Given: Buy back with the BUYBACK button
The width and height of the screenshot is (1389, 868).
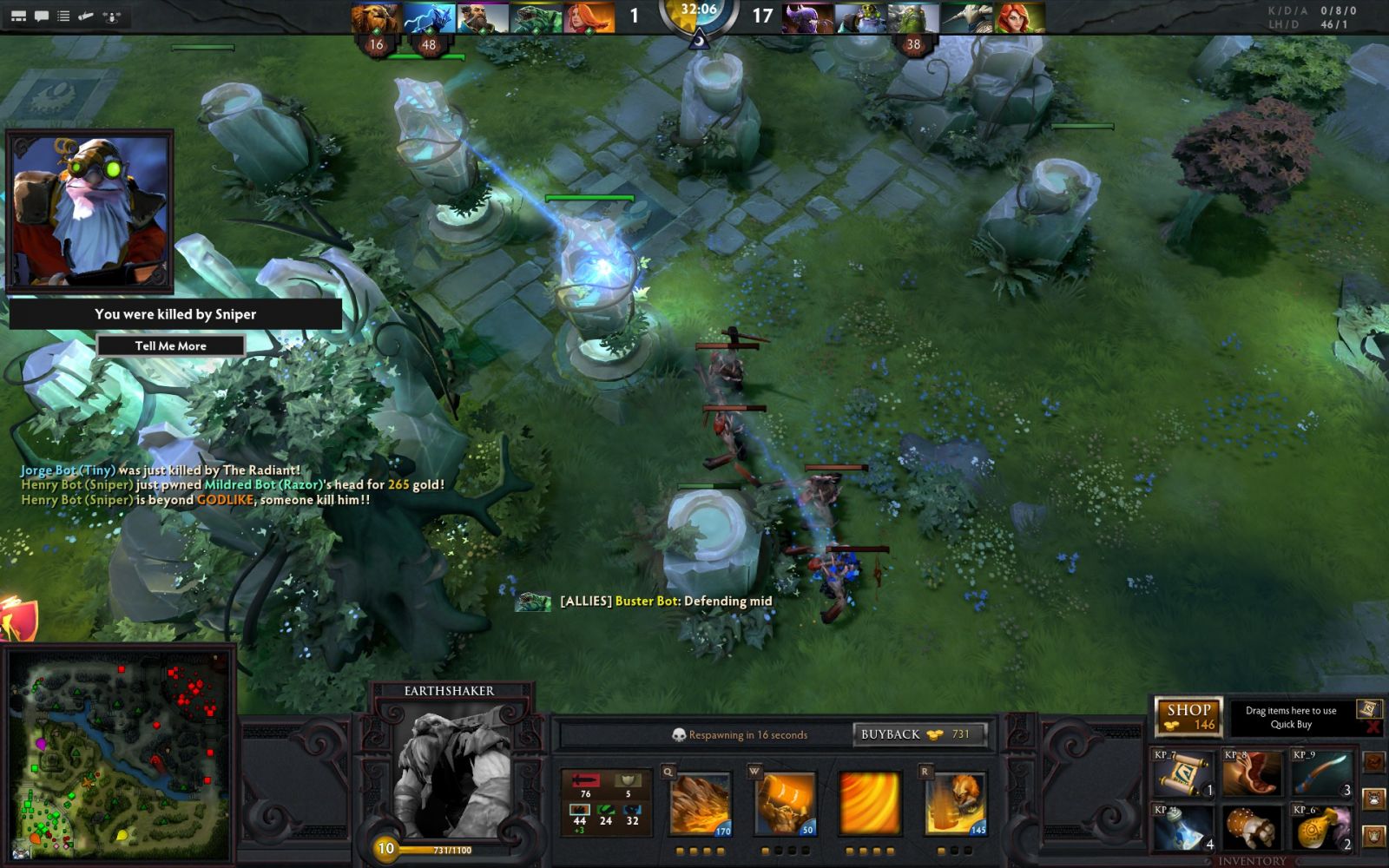Looking at the screenshot, I should 920,734.
